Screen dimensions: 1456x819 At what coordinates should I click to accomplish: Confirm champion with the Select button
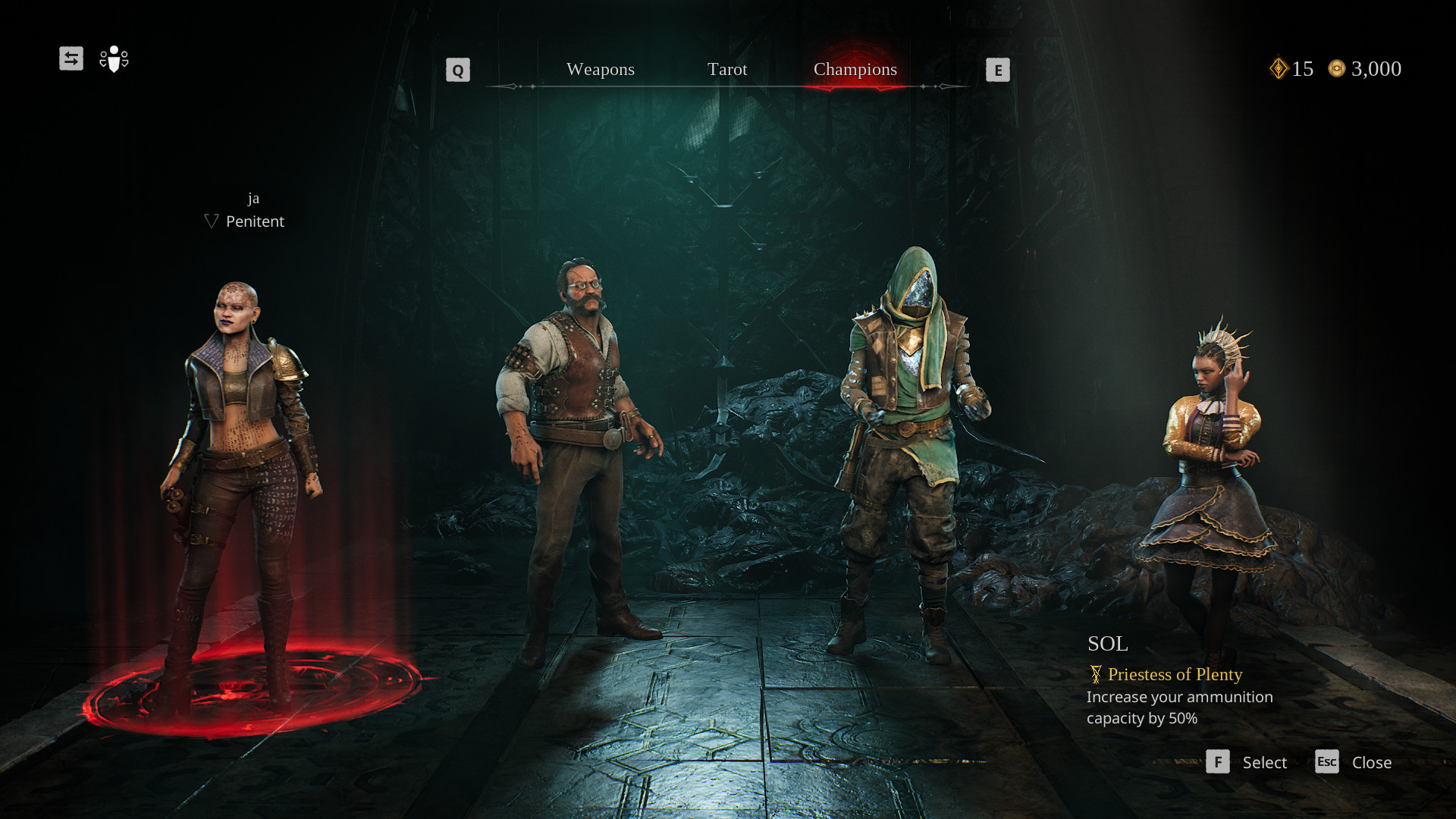pyautogui.click(x=1247, y=762)
